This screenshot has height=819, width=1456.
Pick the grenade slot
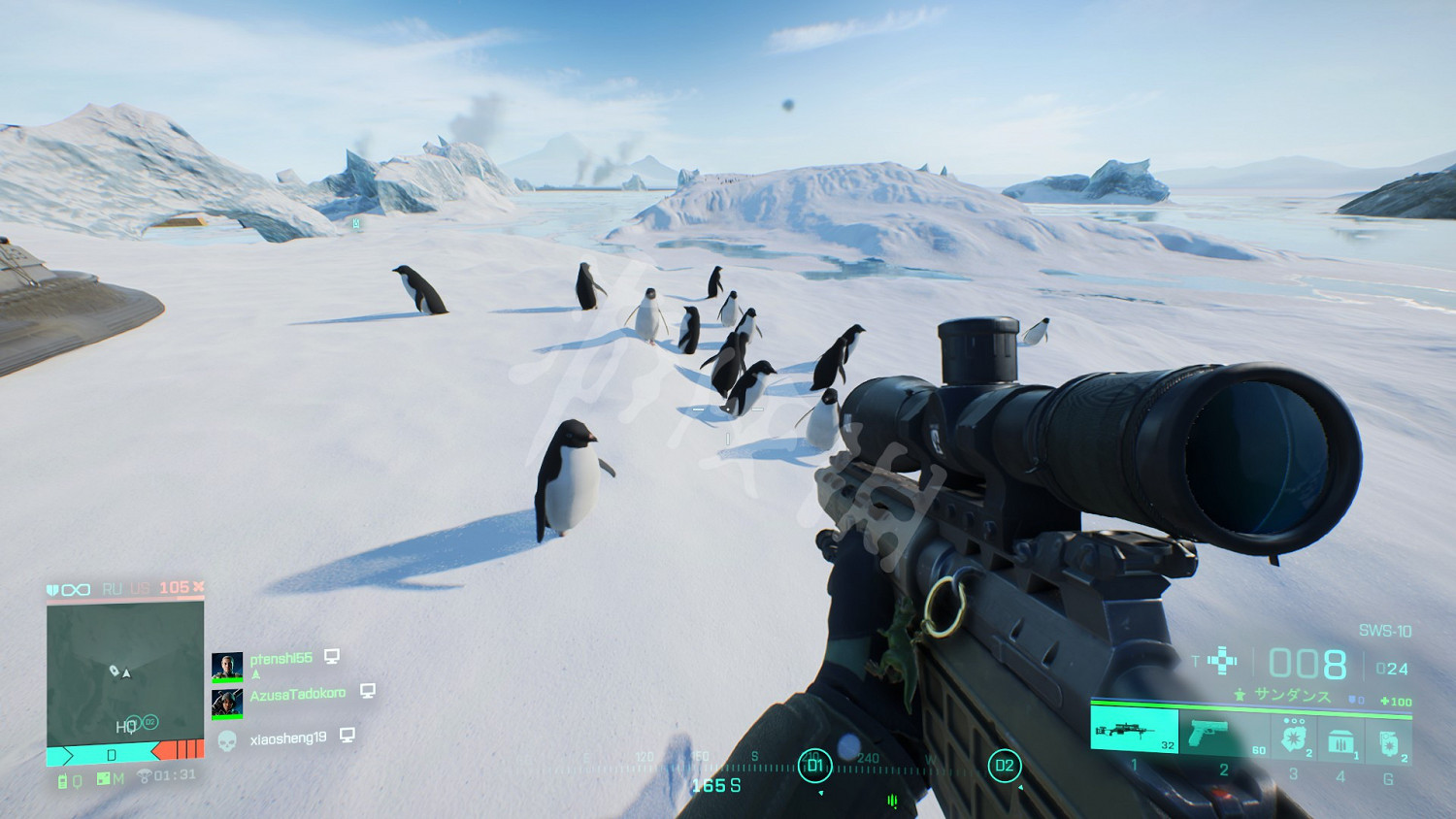pyautogui.click(x=1388, y=742)
